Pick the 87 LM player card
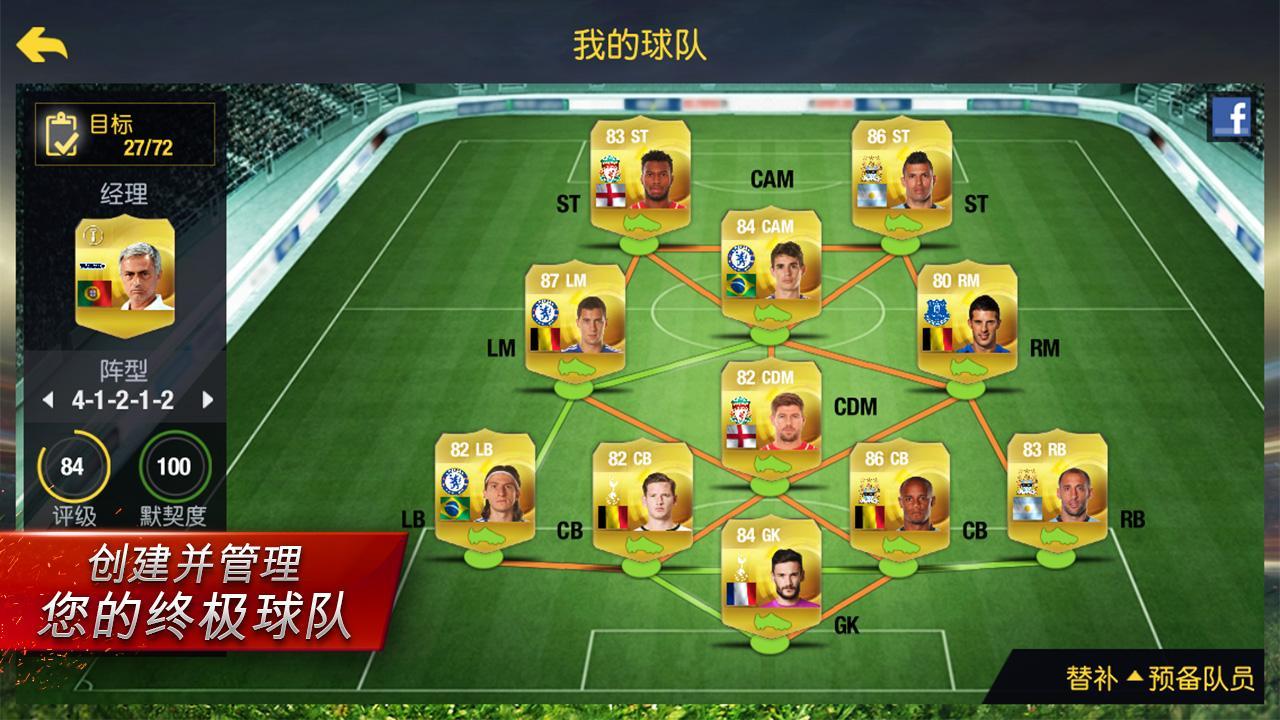This screenshot has width=1280, height=720. (575, 316)
